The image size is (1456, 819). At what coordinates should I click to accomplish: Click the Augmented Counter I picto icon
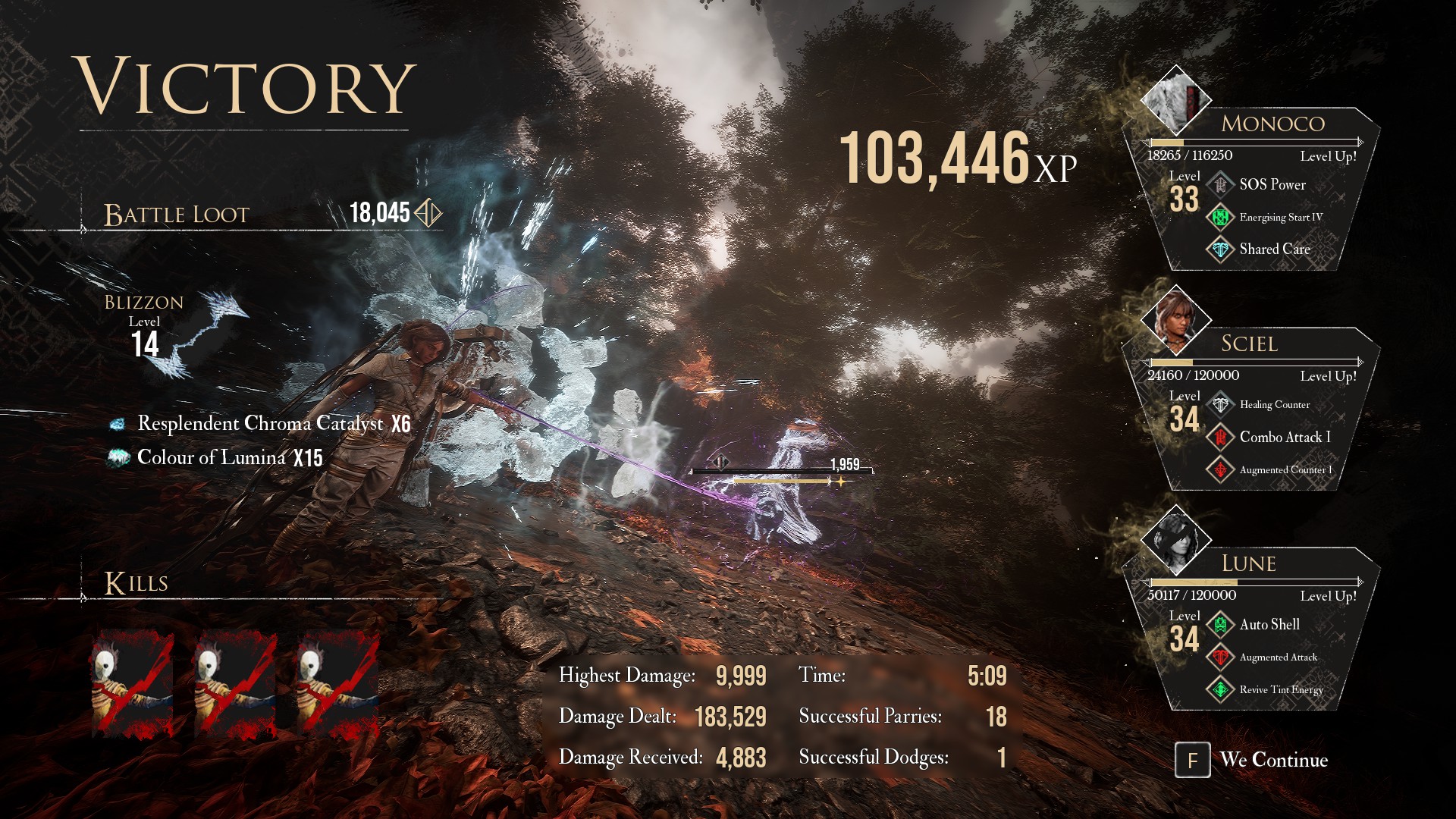1220,470
